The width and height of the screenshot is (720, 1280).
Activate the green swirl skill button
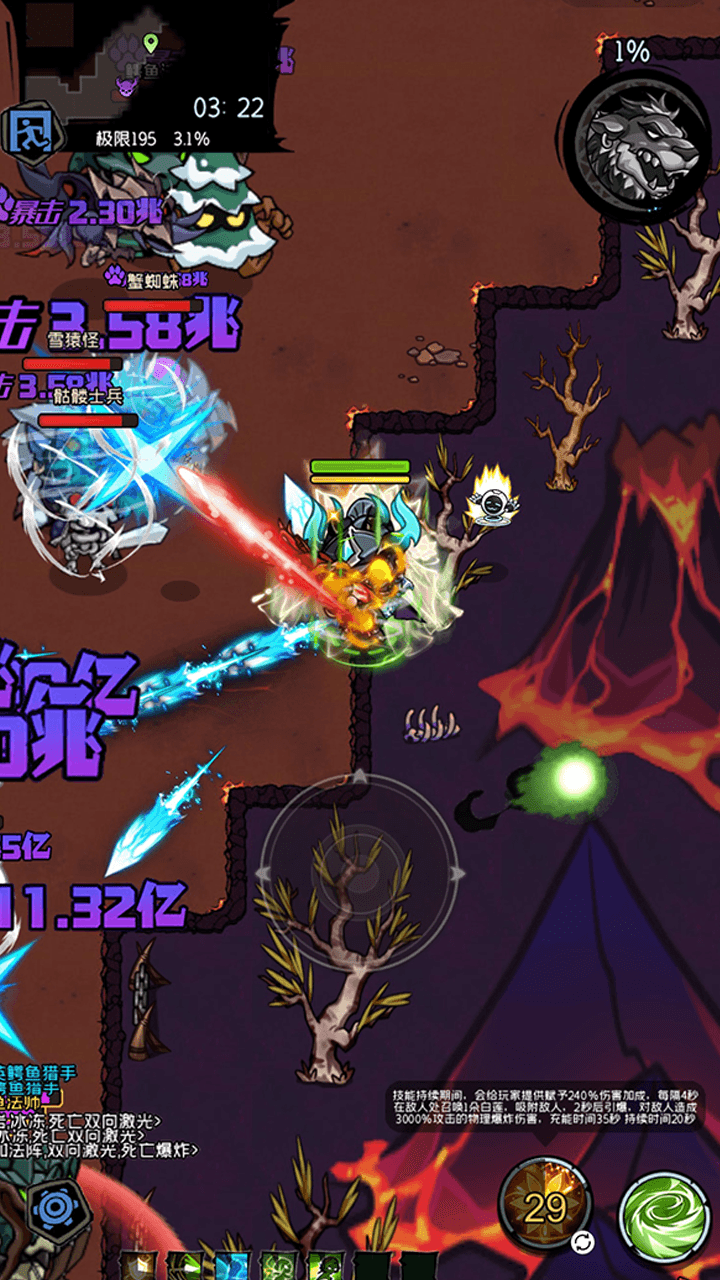665,1217
